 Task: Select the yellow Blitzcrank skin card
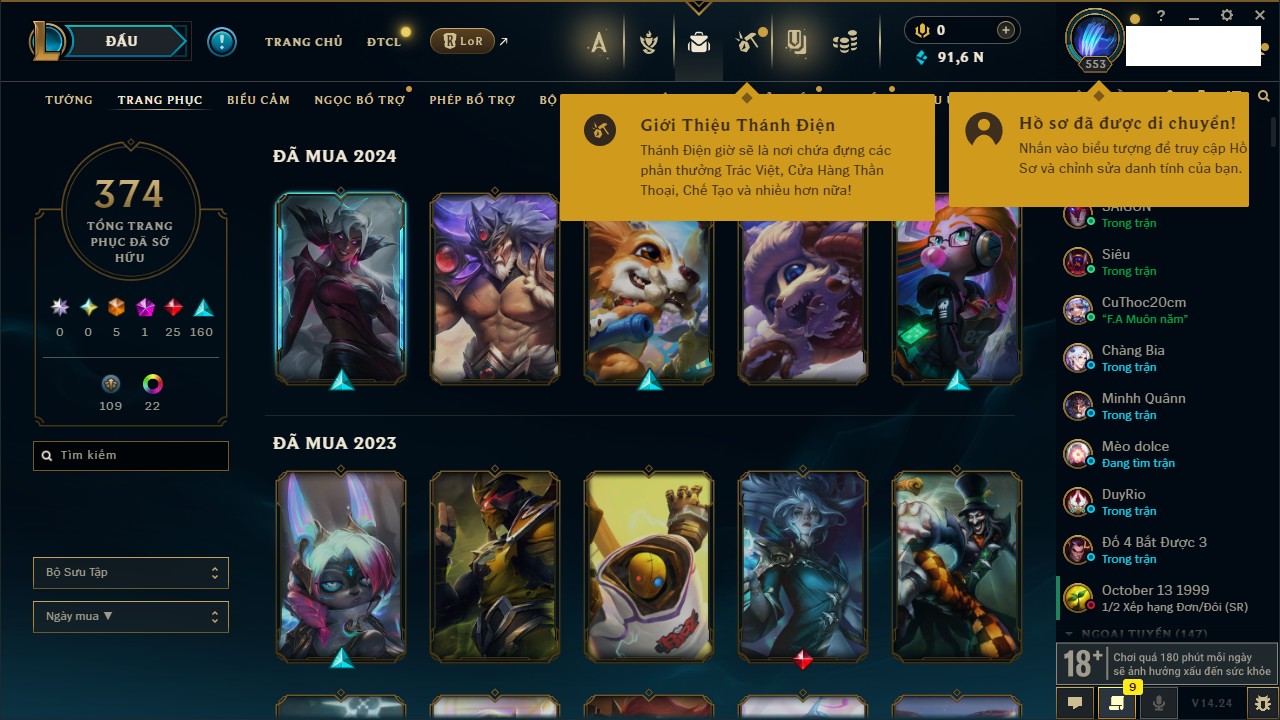pos(649,567)
